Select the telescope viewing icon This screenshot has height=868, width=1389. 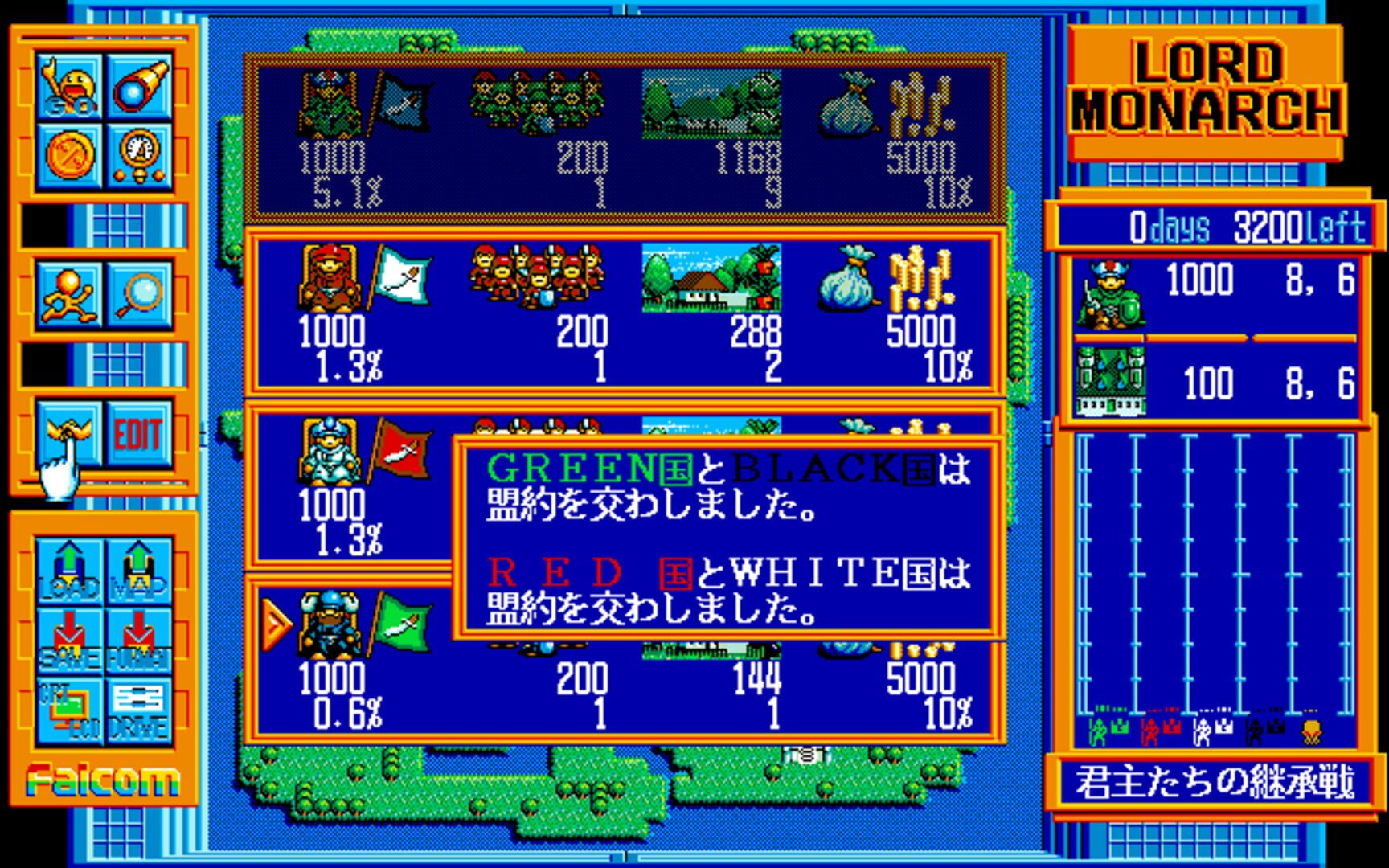[x=141, y=88]
